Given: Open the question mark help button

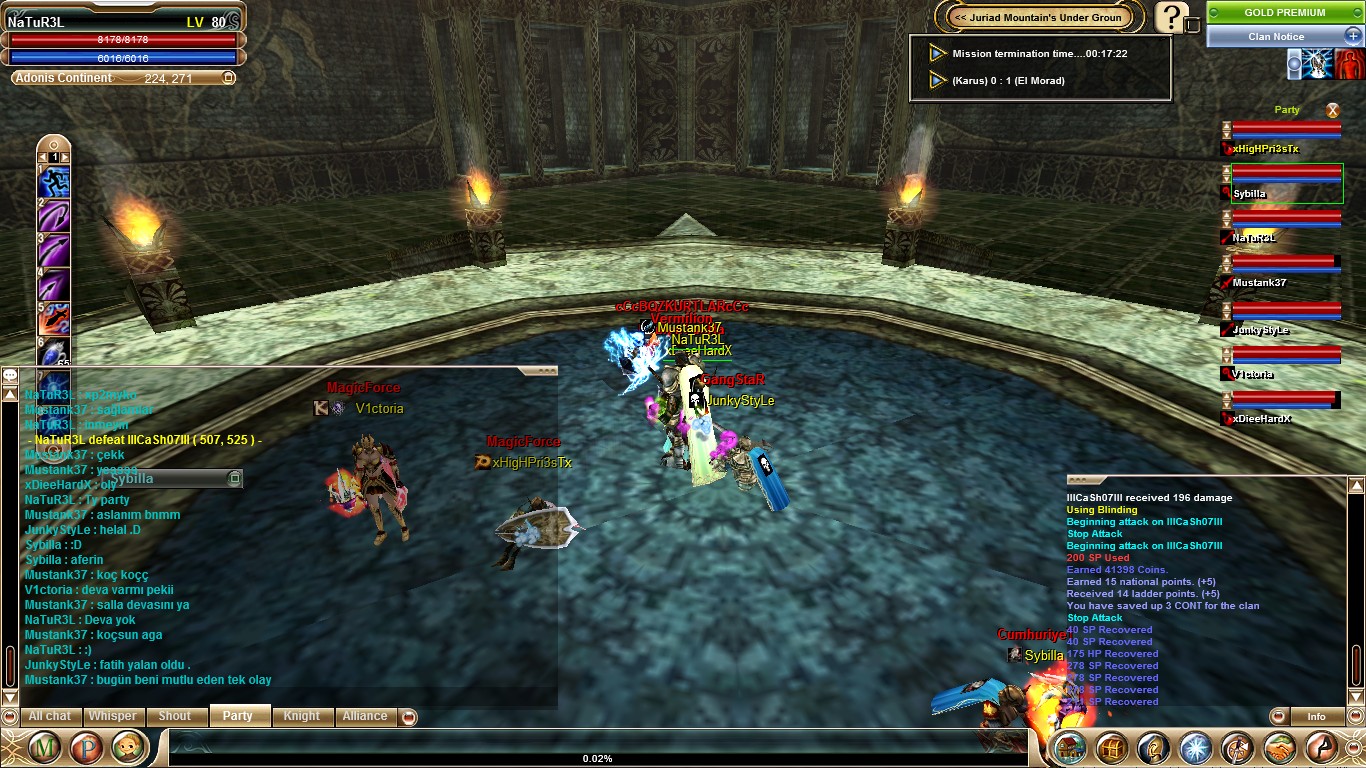Looking at the screenshot, I should point(1172,17).
